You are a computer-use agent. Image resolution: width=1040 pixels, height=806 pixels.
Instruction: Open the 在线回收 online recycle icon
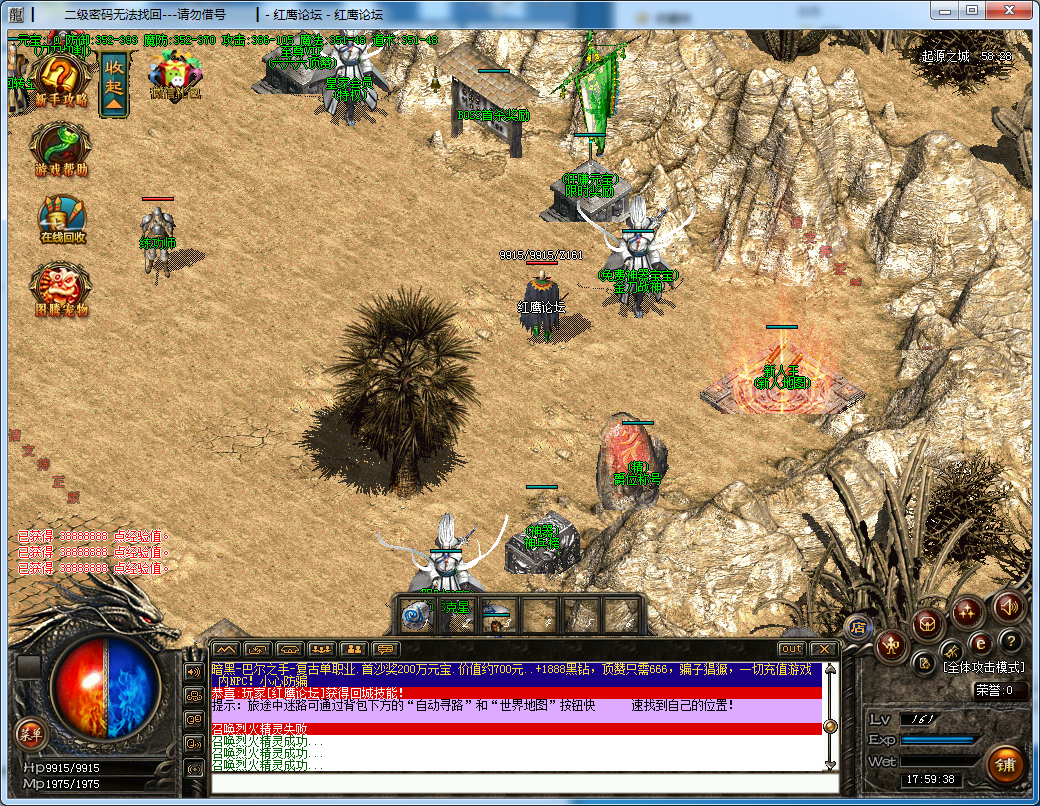62,219
